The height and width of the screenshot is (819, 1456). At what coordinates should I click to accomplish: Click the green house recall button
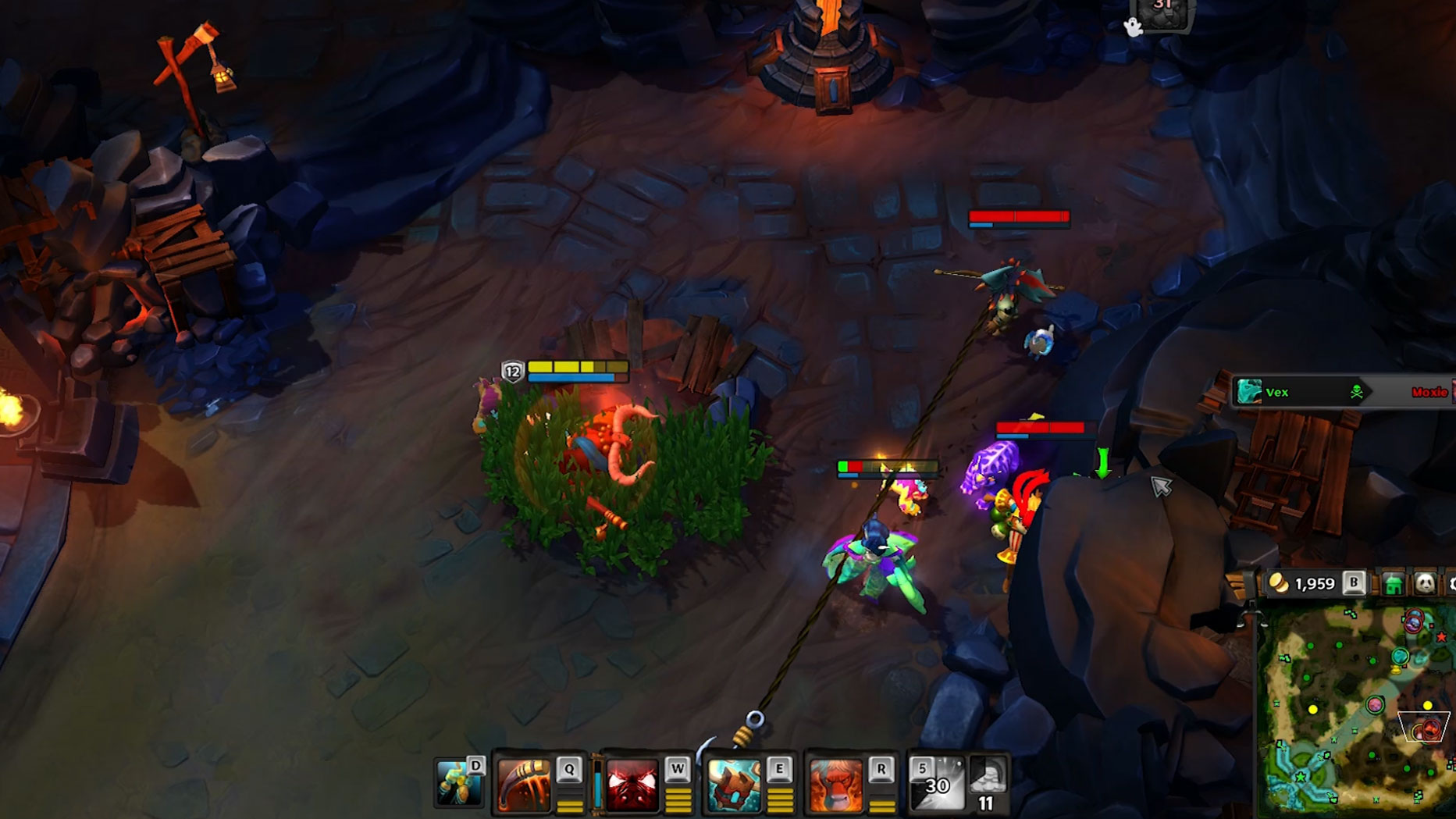pos(1394,584)
